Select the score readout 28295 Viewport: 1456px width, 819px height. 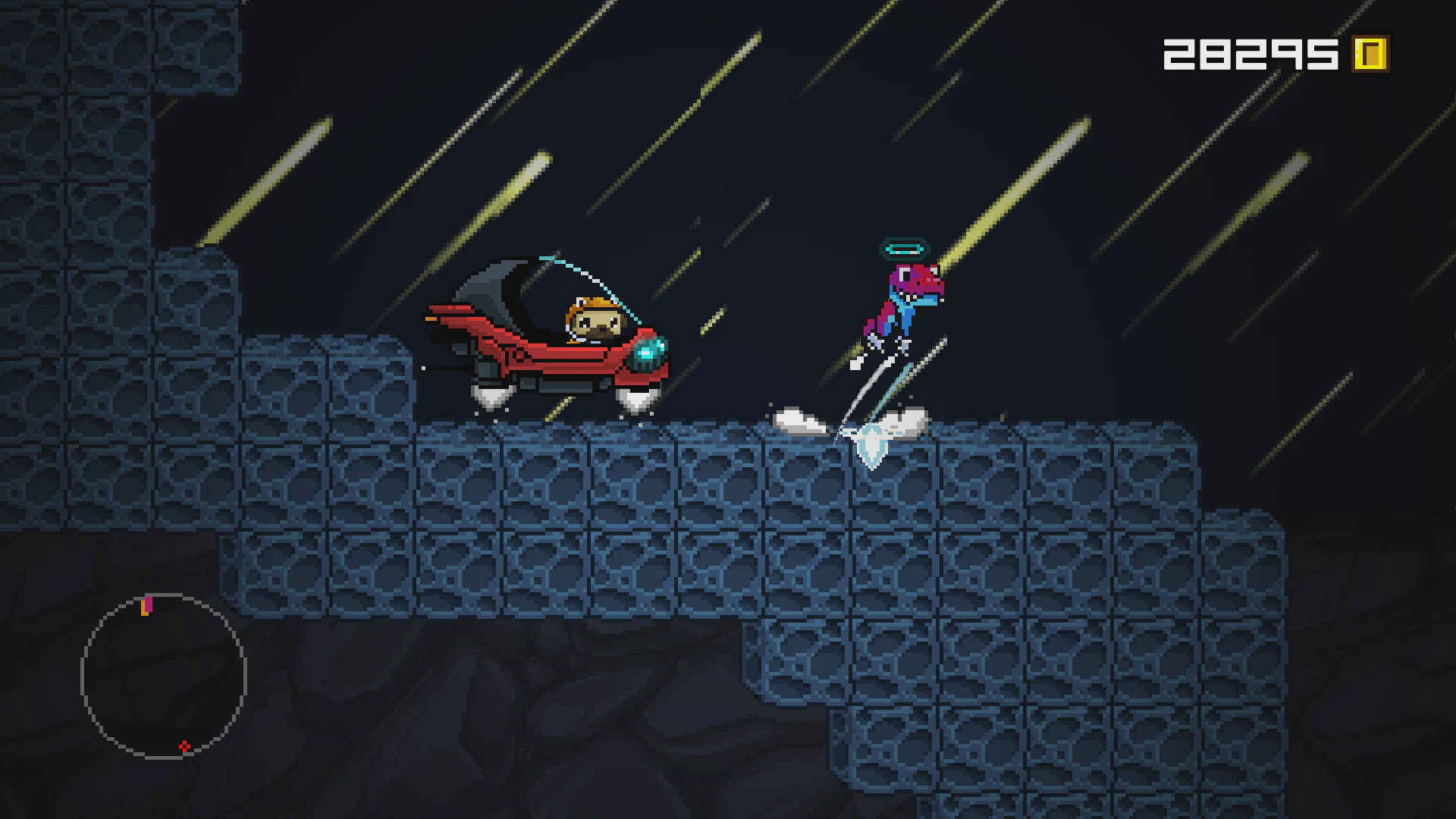pos(1251,53)
